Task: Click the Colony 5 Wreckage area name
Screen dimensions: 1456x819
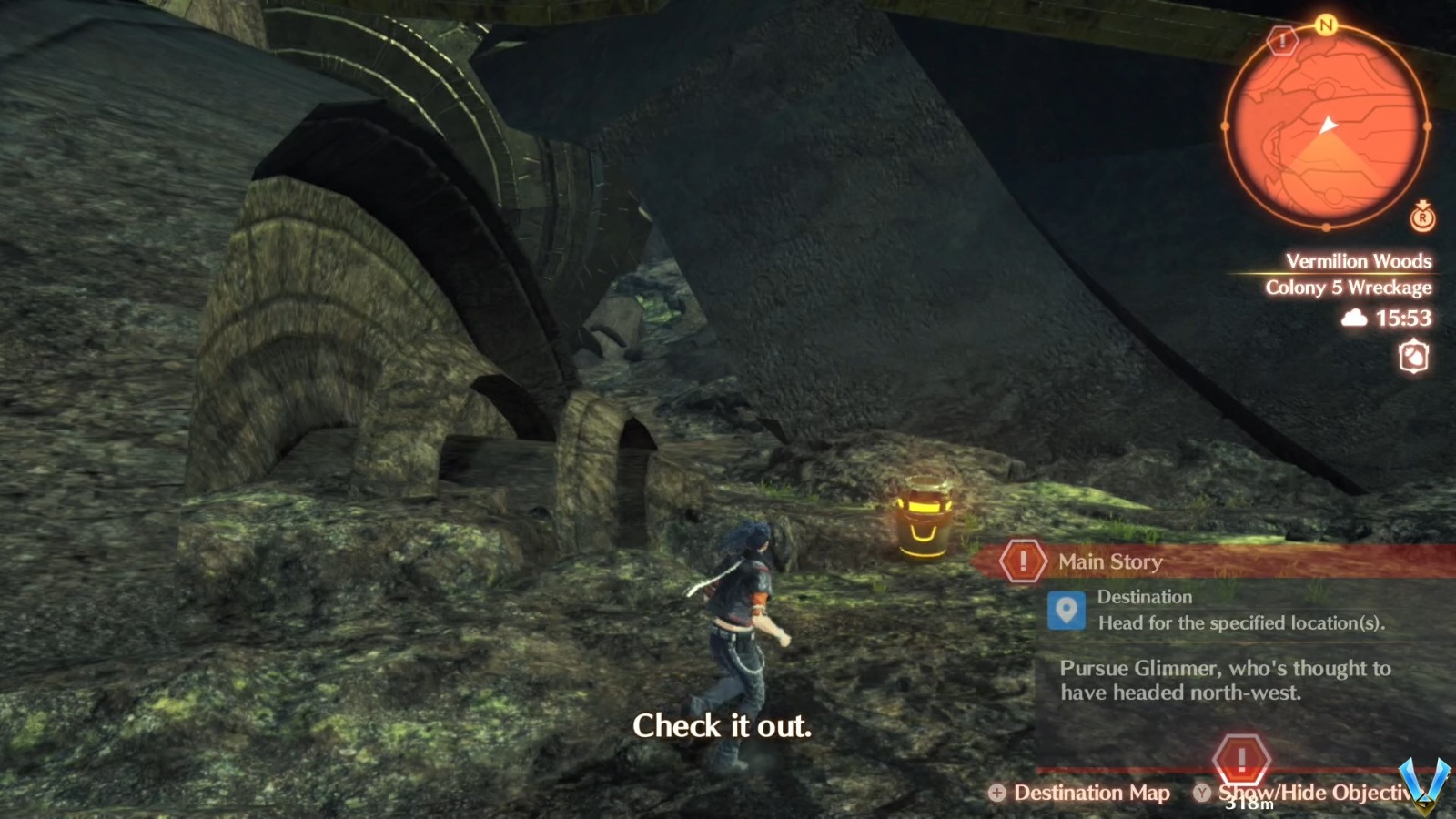Action: click(1349, 288)
